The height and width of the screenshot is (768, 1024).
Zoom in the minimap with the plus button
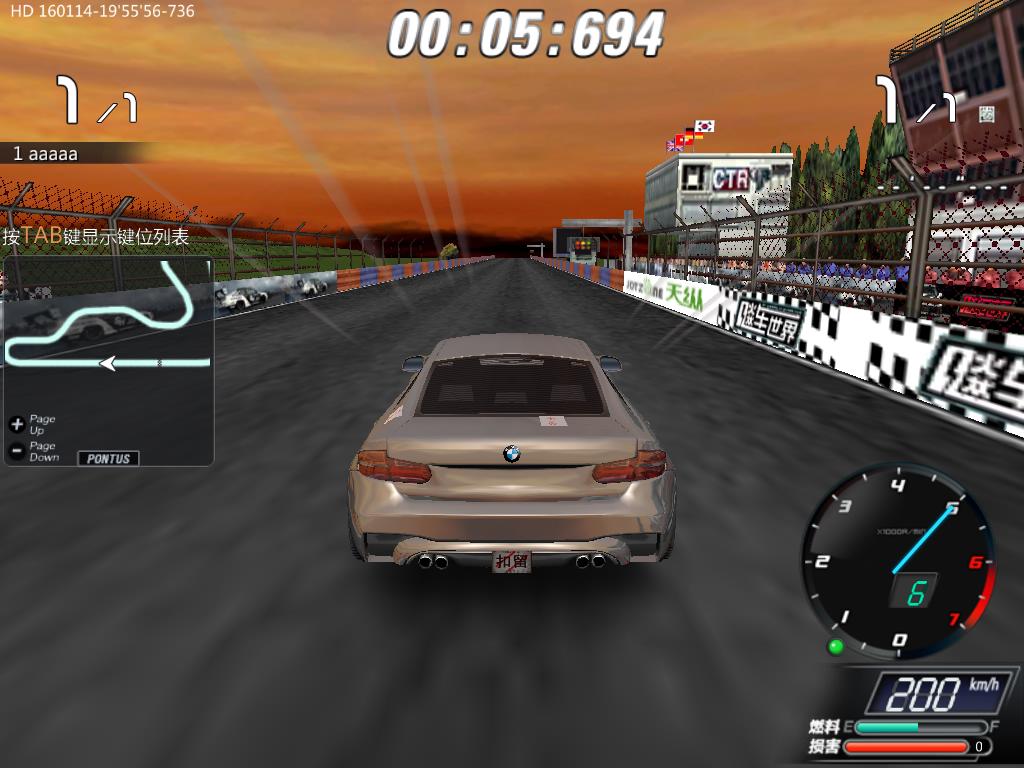(16, 424)
